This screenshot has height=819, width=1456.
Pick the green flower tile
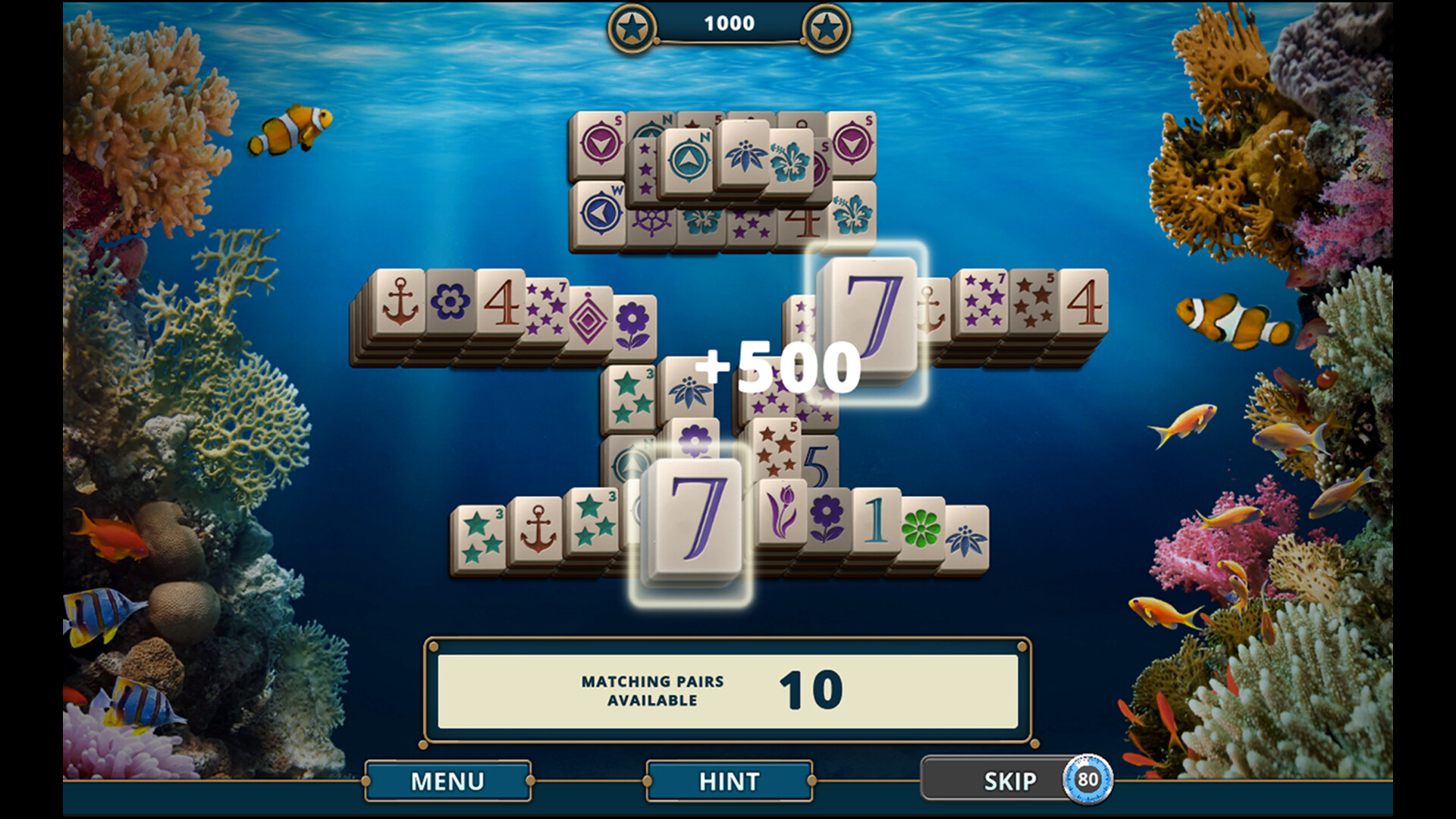click(x=921, y=528)
